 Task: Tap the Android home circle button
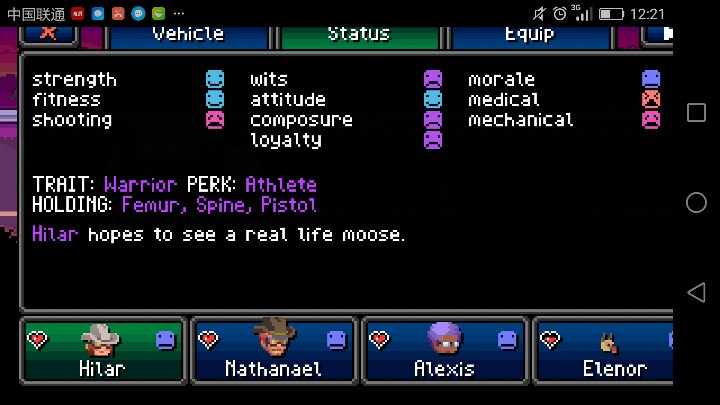(696, 202)
